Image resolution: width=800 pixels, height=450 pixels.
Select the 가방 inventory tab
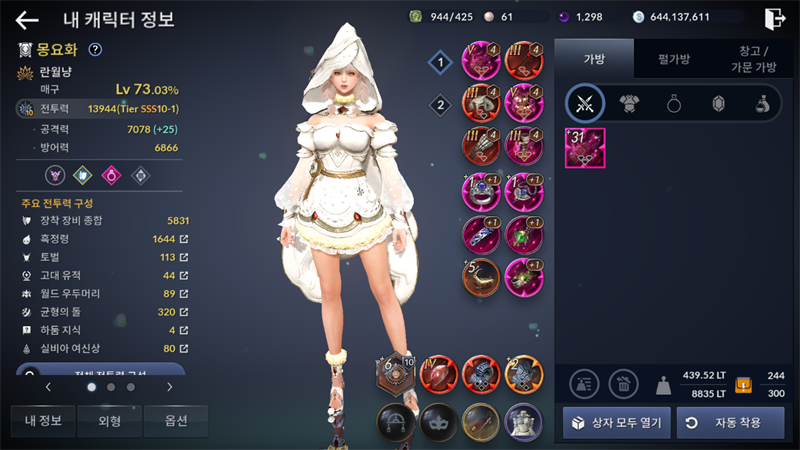point(594,59)
